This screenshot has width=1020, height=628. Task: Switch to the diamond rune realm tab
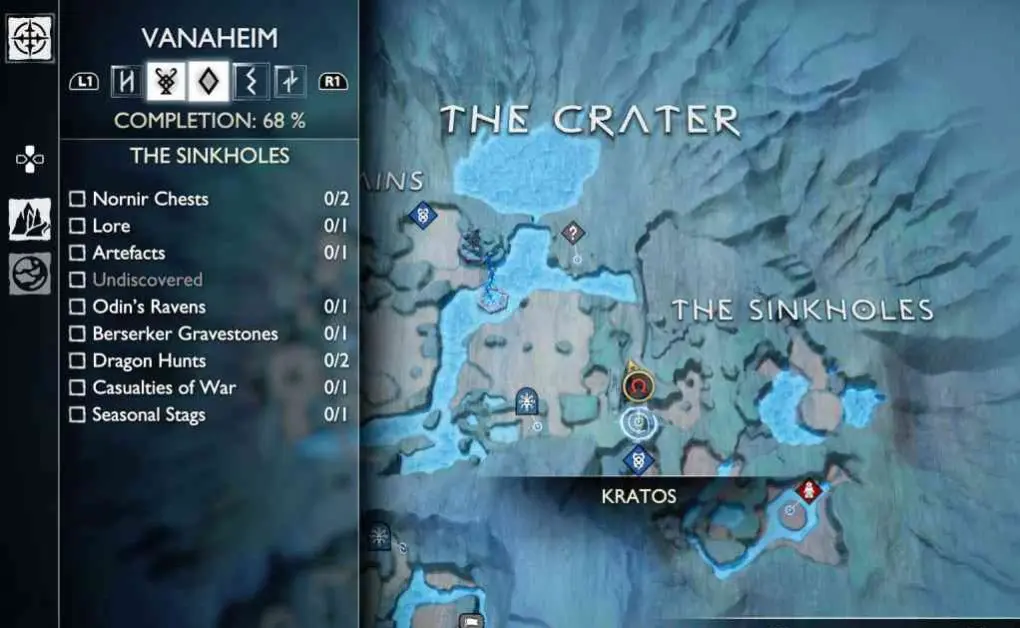tap(209, 82)
